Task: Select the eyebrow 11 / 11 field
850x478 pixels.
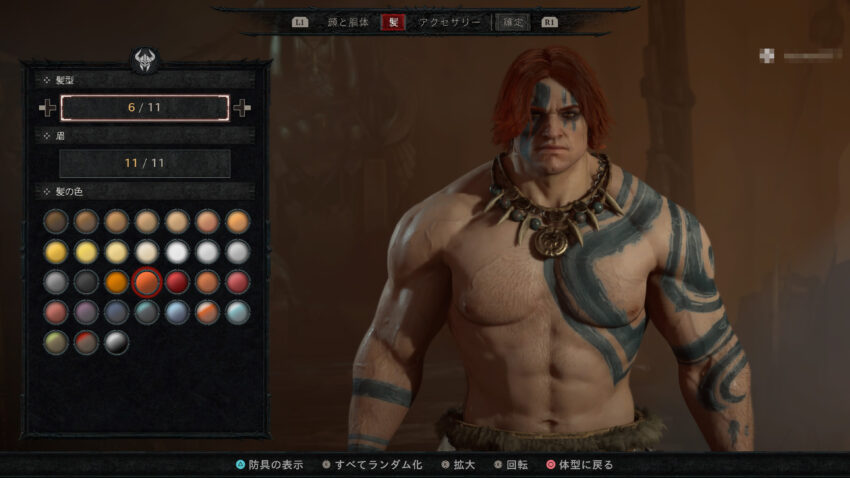Action: tap(145, 163)
